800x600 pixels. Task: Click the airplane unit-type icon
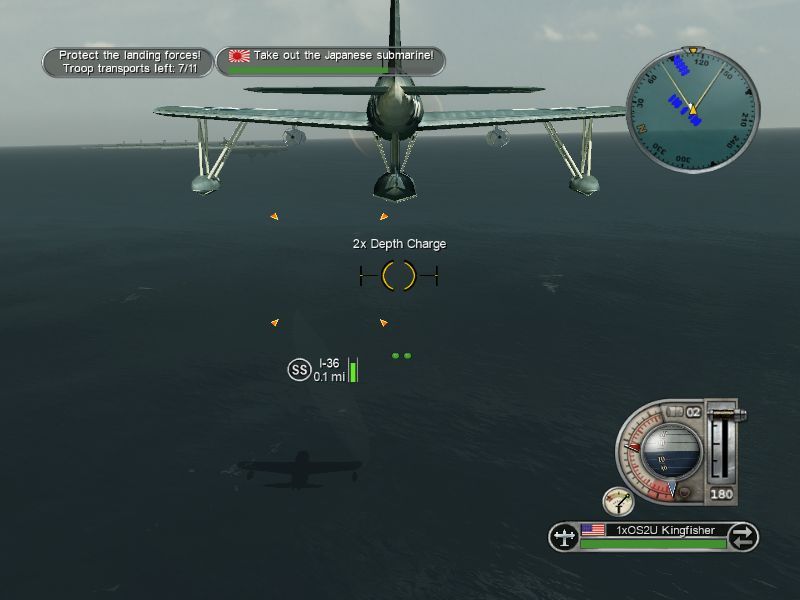[x=564, y=537]
